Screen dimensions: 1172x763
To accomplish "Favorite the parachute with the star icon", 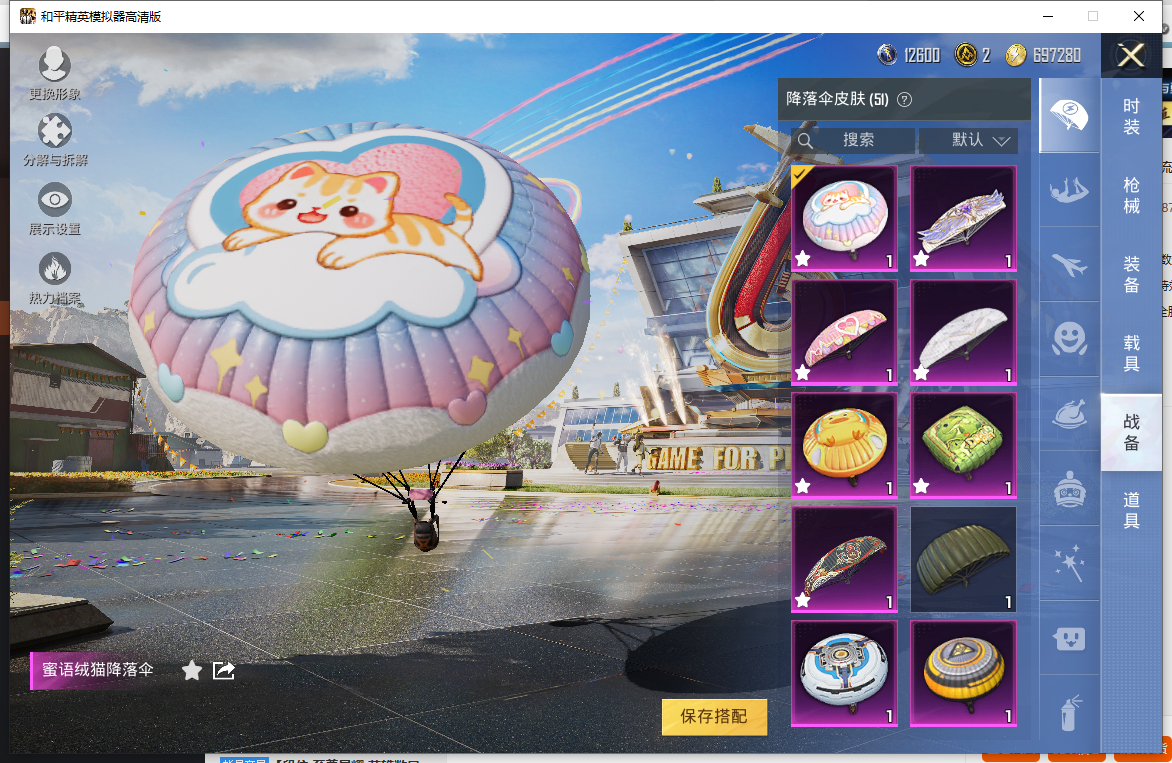I will pos(192,670).
